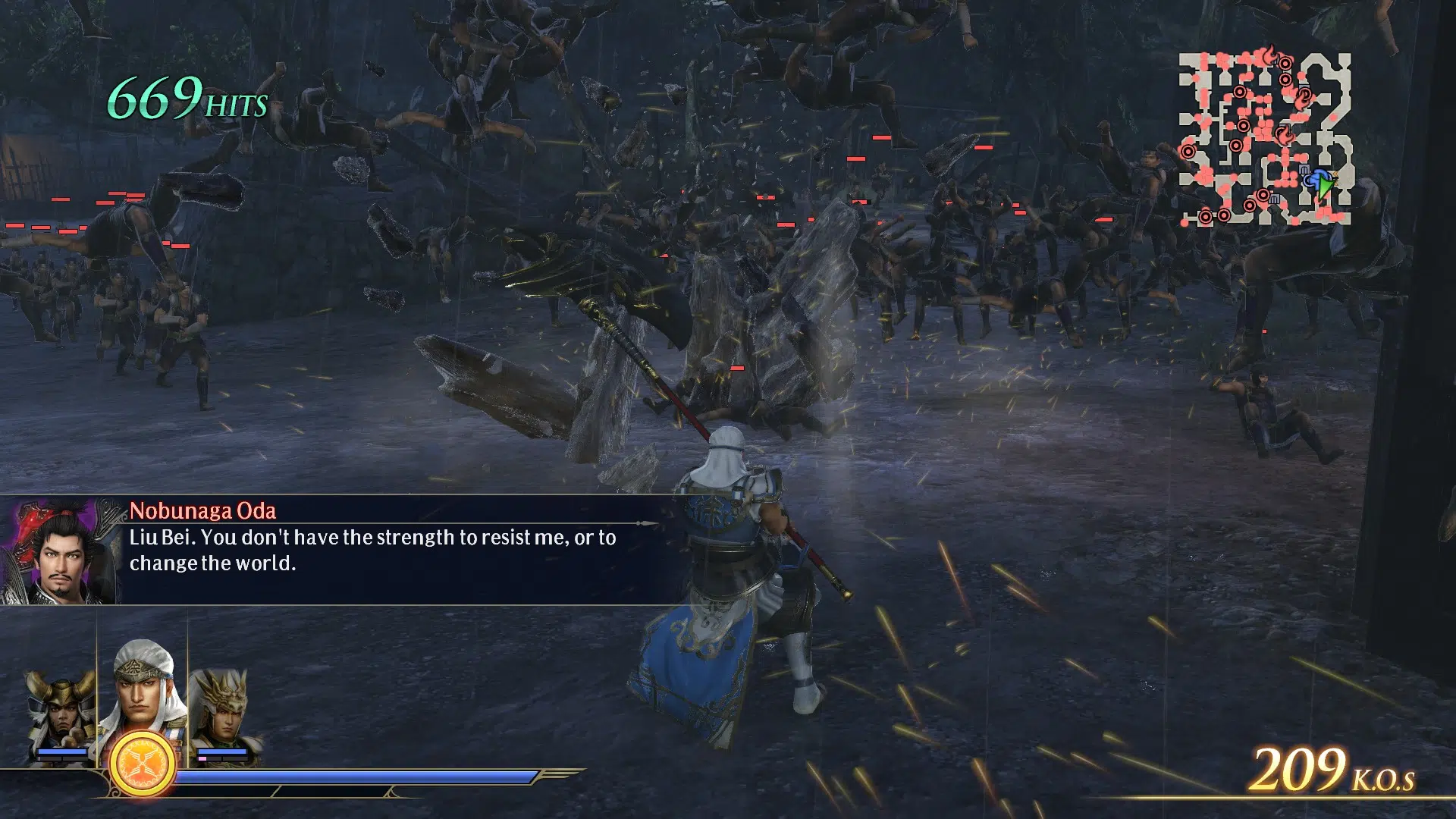Select the horned-helmet teammate portrait

click(62, 713)
